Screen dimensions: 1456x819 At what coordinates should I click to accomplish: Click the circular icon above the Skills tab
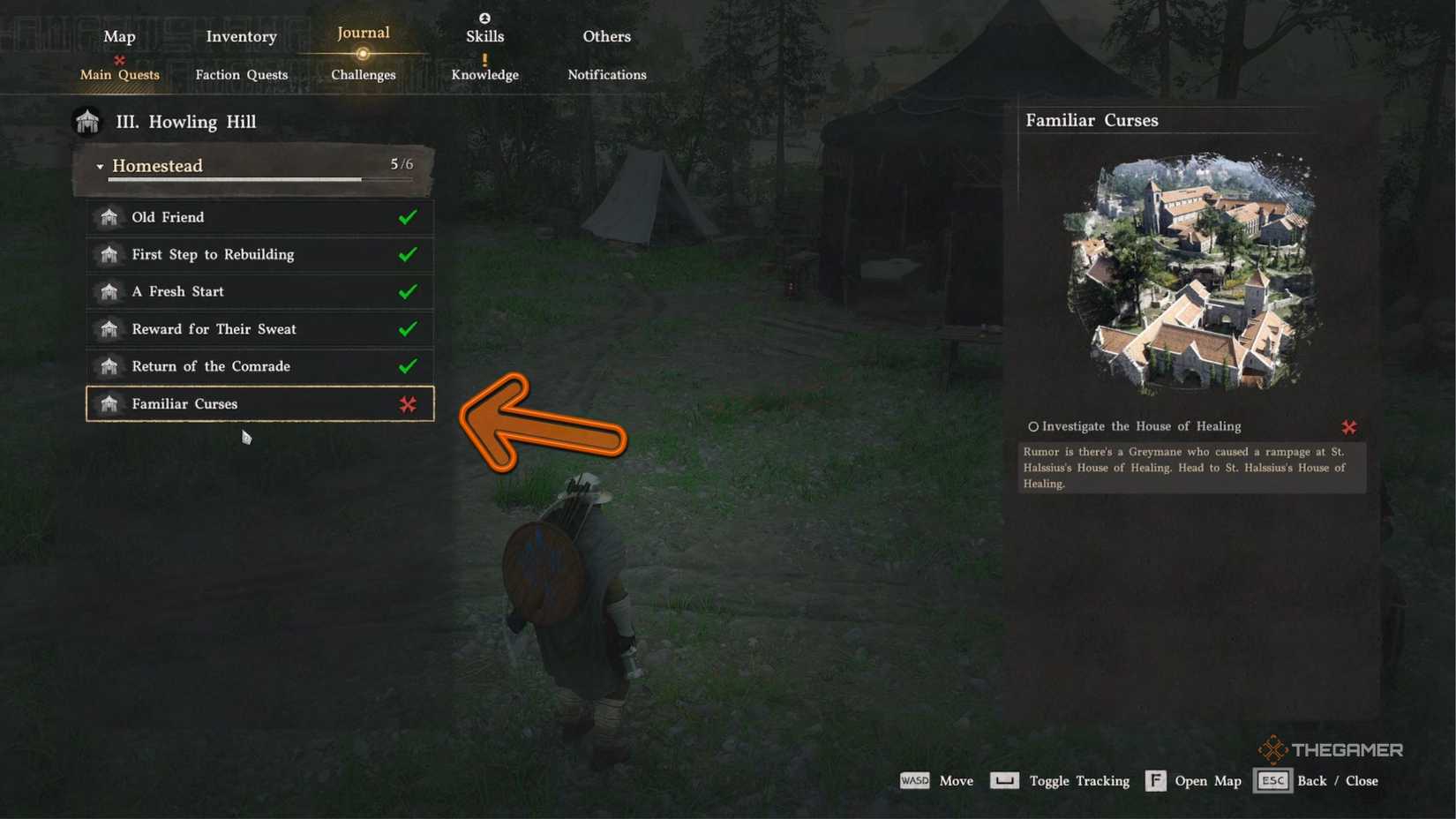click(484, 17)
